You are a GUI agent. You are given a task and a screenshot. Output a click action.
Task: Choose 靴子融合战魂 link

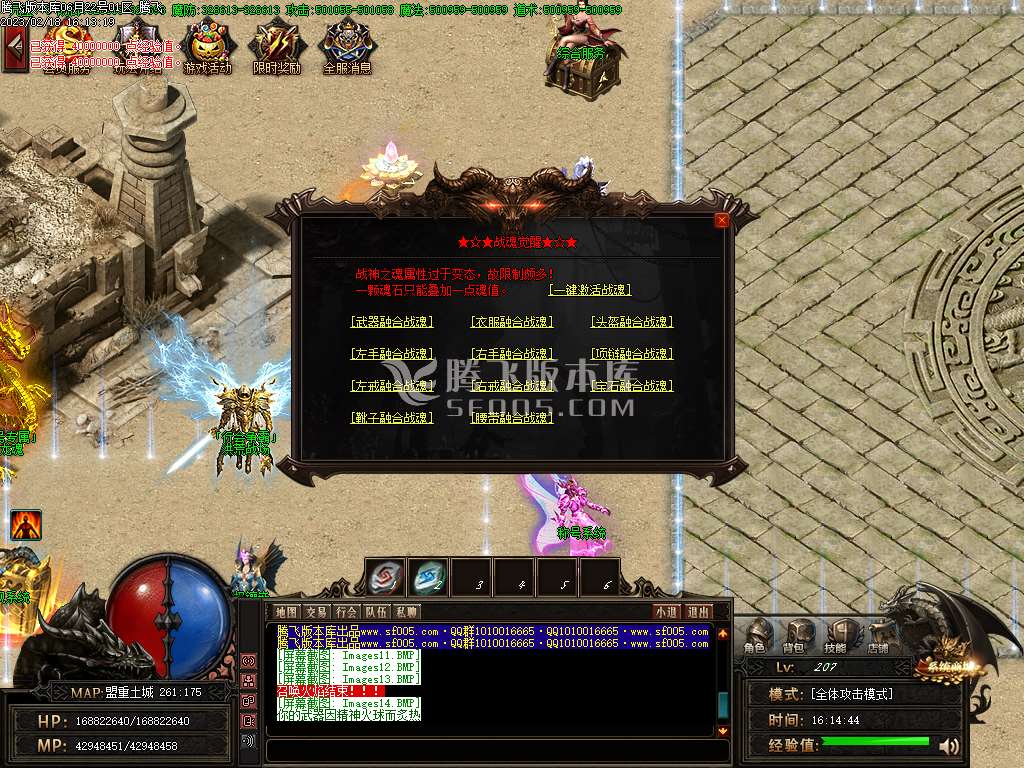(392, 418)
